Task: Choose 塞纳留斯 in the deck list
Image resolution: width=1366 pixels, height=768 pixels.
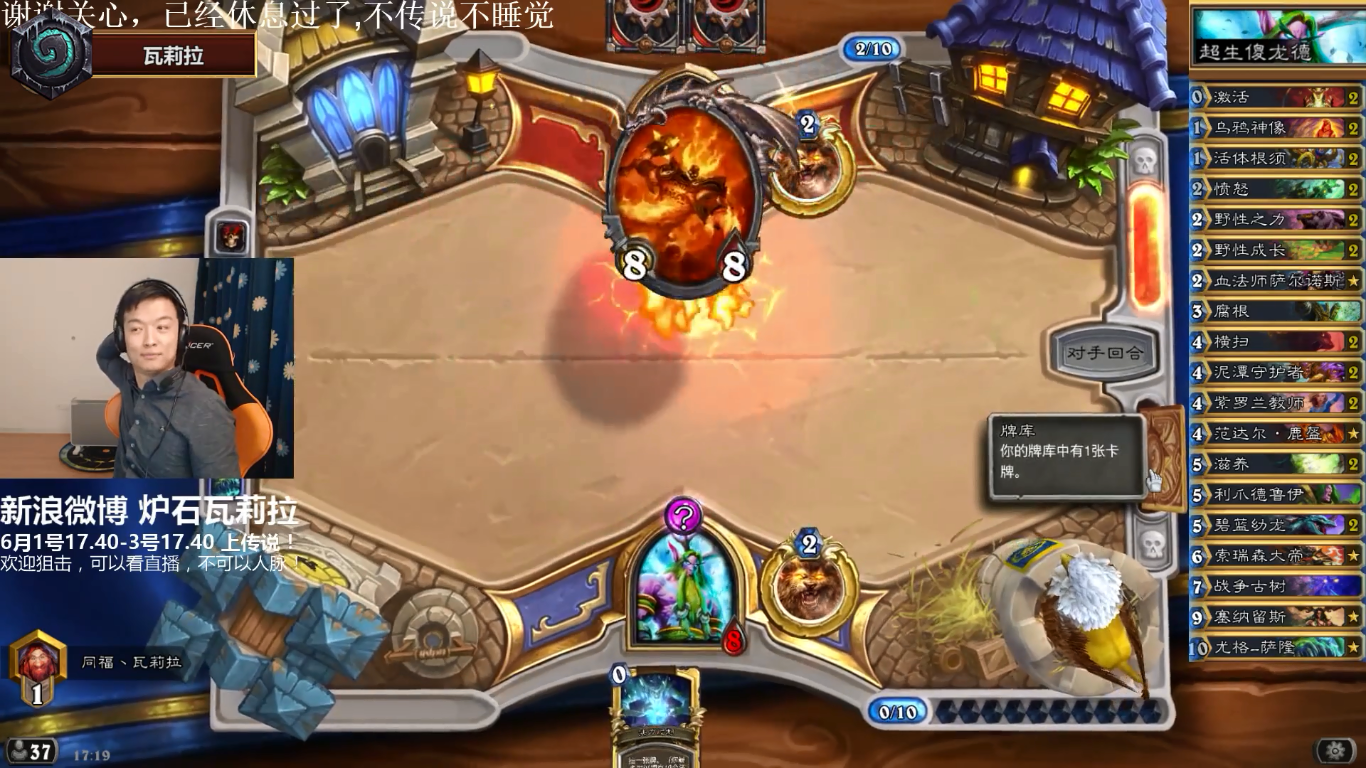Action: click(x=1276, y=616)
